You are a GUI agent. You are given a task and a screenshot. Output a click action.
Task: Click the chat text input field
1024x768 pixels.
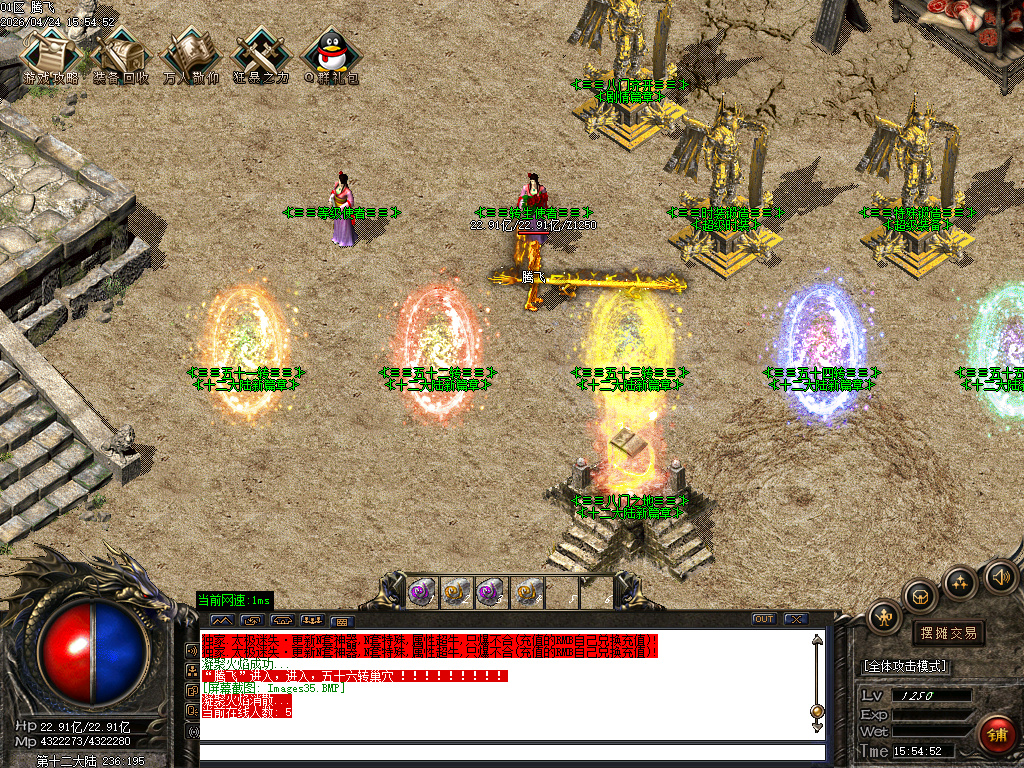click(x=510, y=752)
